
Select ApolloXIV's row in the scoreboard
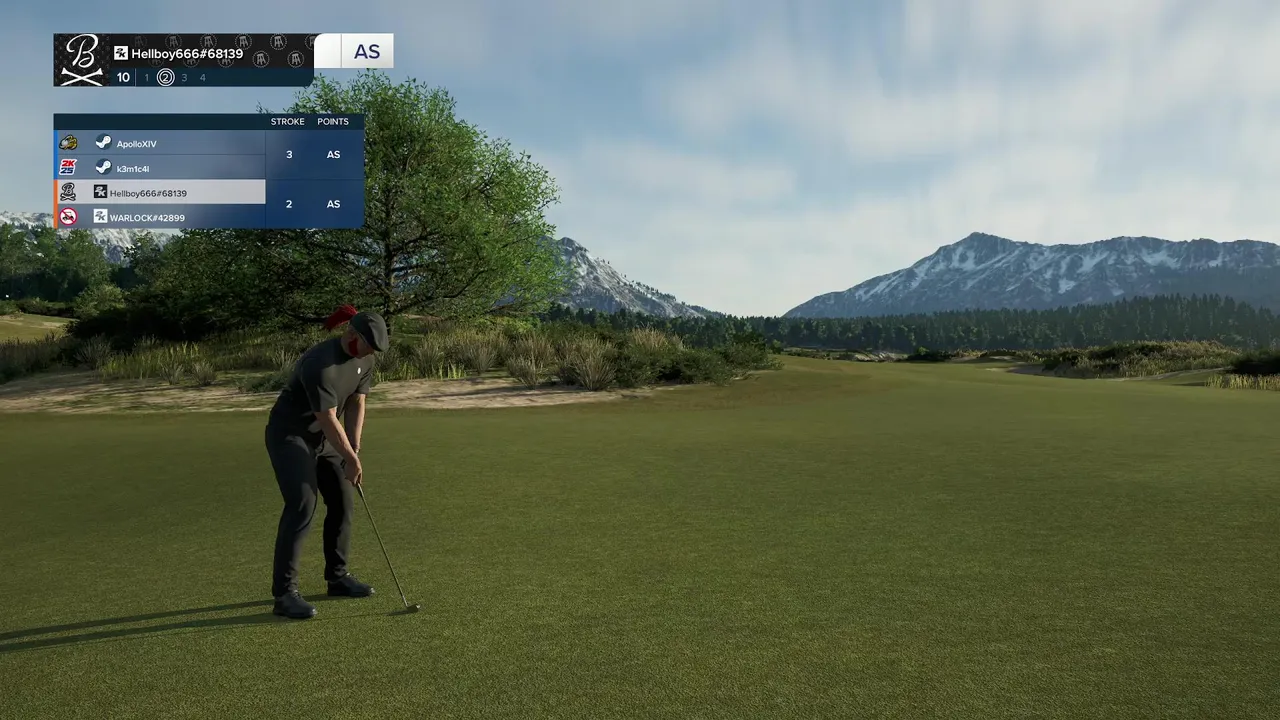tap(160, 143)
